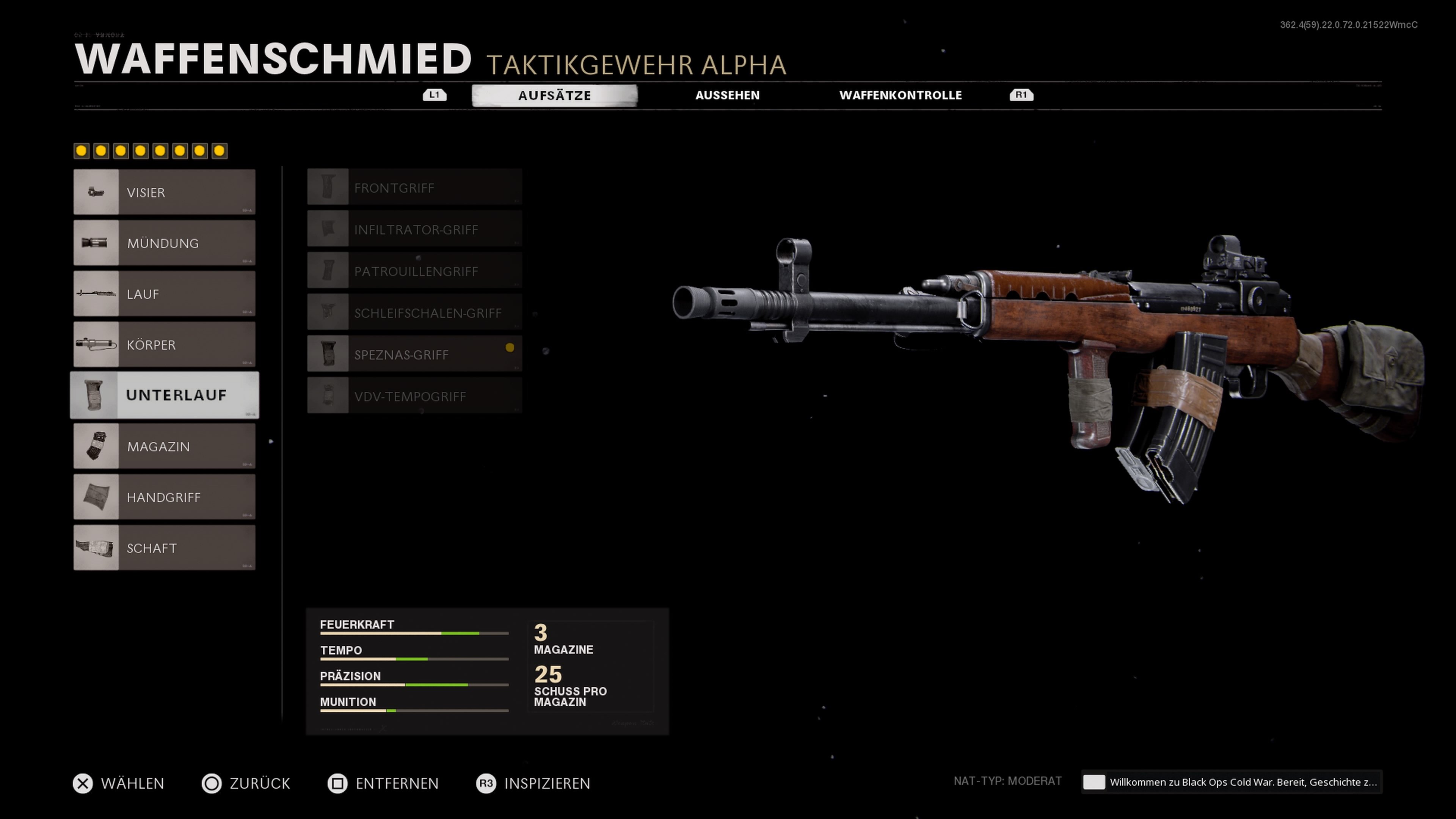Open the Schaft attachment category

(x=164, y=548)
